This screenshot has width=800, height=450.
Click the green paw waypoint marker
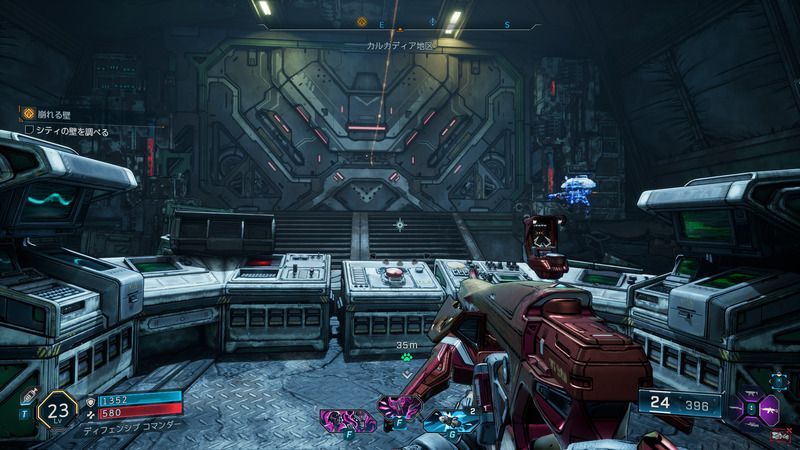tap(406, 358)
